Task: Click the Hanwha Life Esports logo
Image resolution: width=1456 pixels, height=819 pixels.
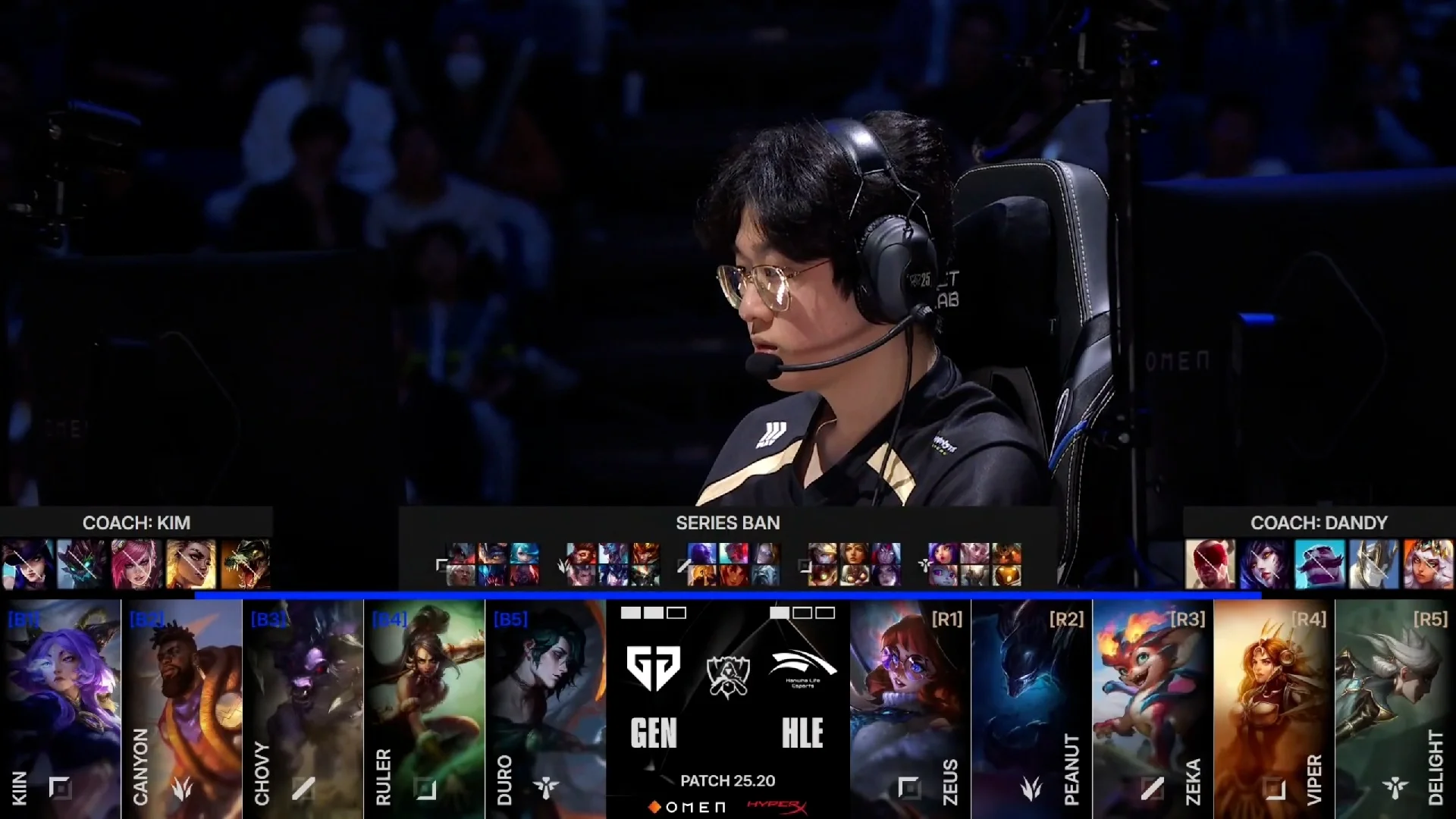Action: tap(802, 667)
